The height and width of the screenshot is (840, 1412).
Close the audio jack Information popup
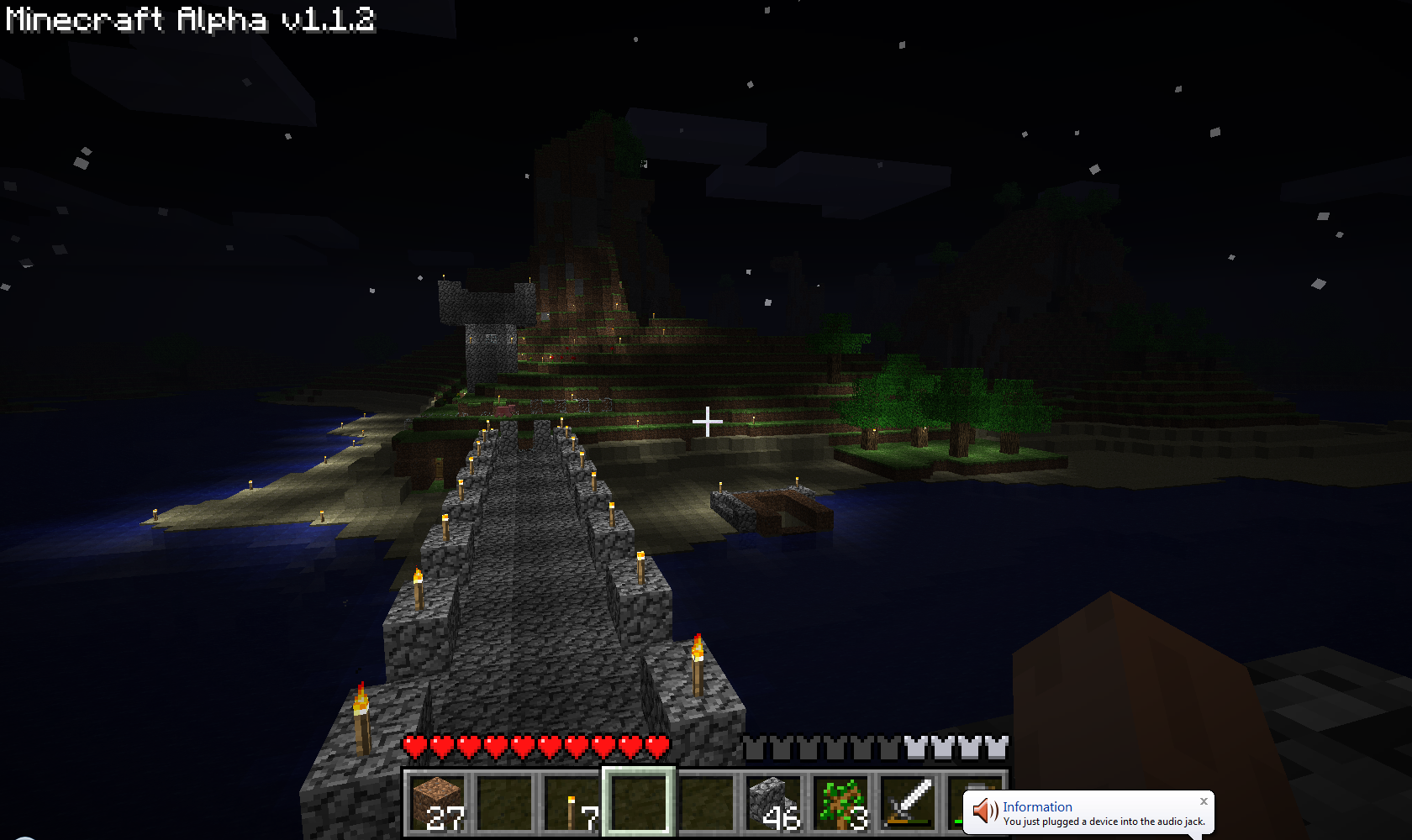pos(1204,801)
